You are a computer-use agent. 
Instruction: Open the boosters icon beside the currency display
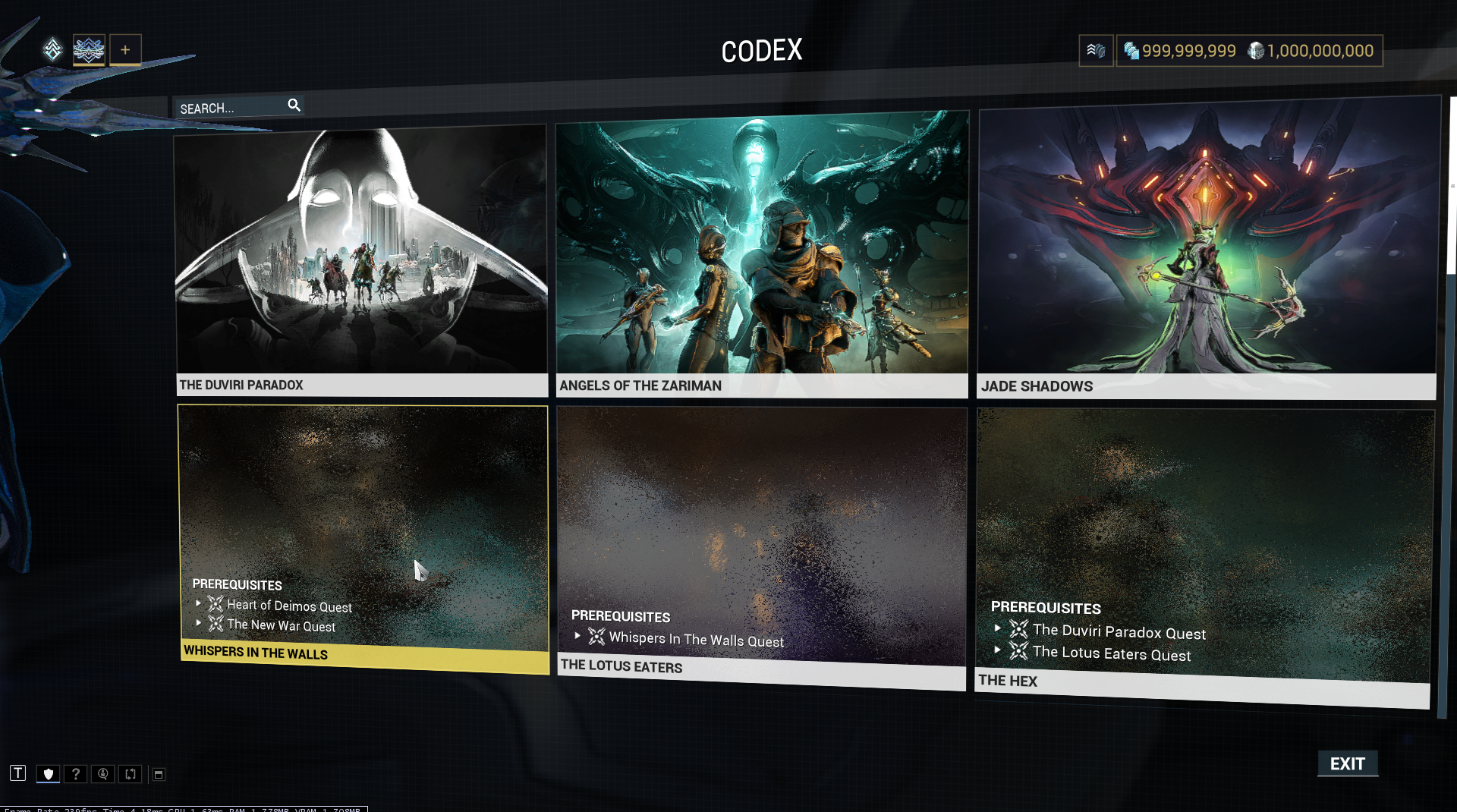(x=1096, y=51)
